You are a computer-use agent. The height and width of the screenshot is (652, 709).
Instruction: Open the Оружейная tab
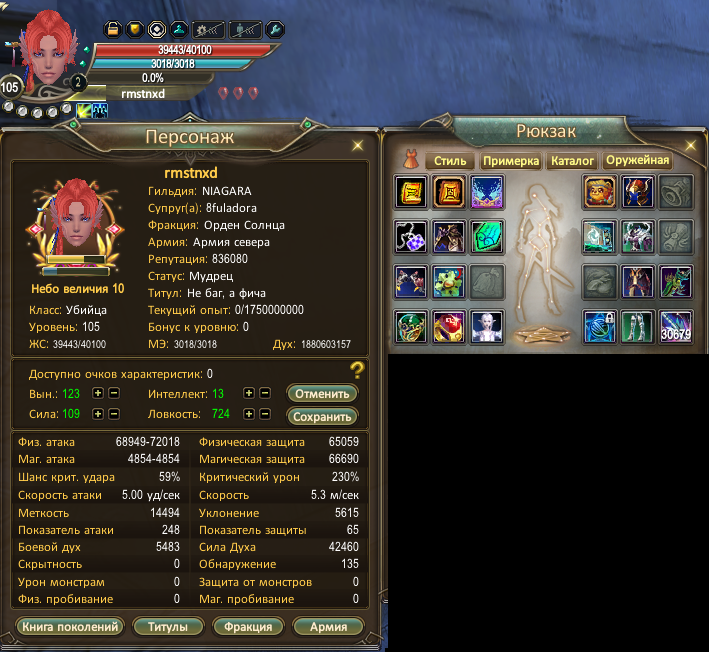pos(637,161)
